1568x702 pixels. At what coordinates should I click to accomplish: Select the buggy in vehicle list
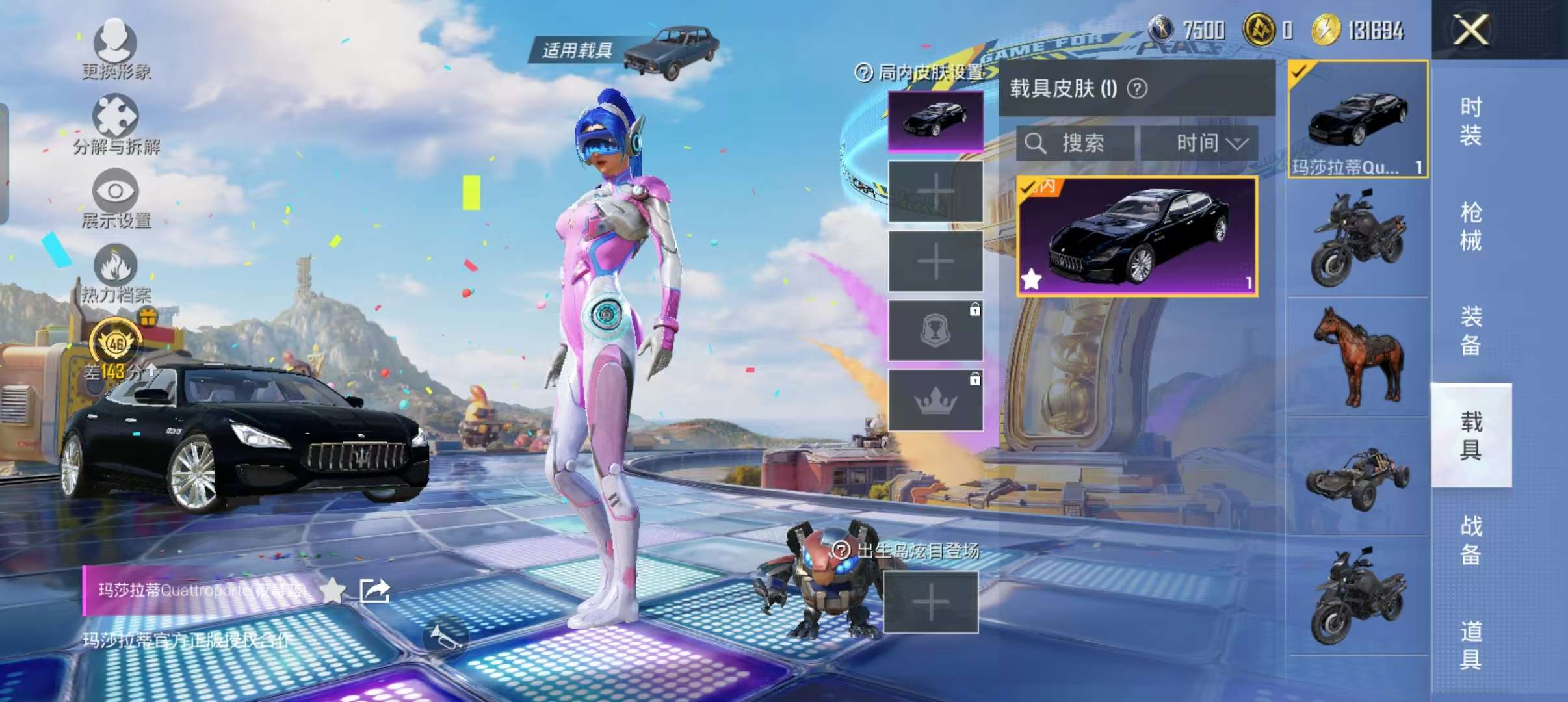click(x=1357, y=478)
